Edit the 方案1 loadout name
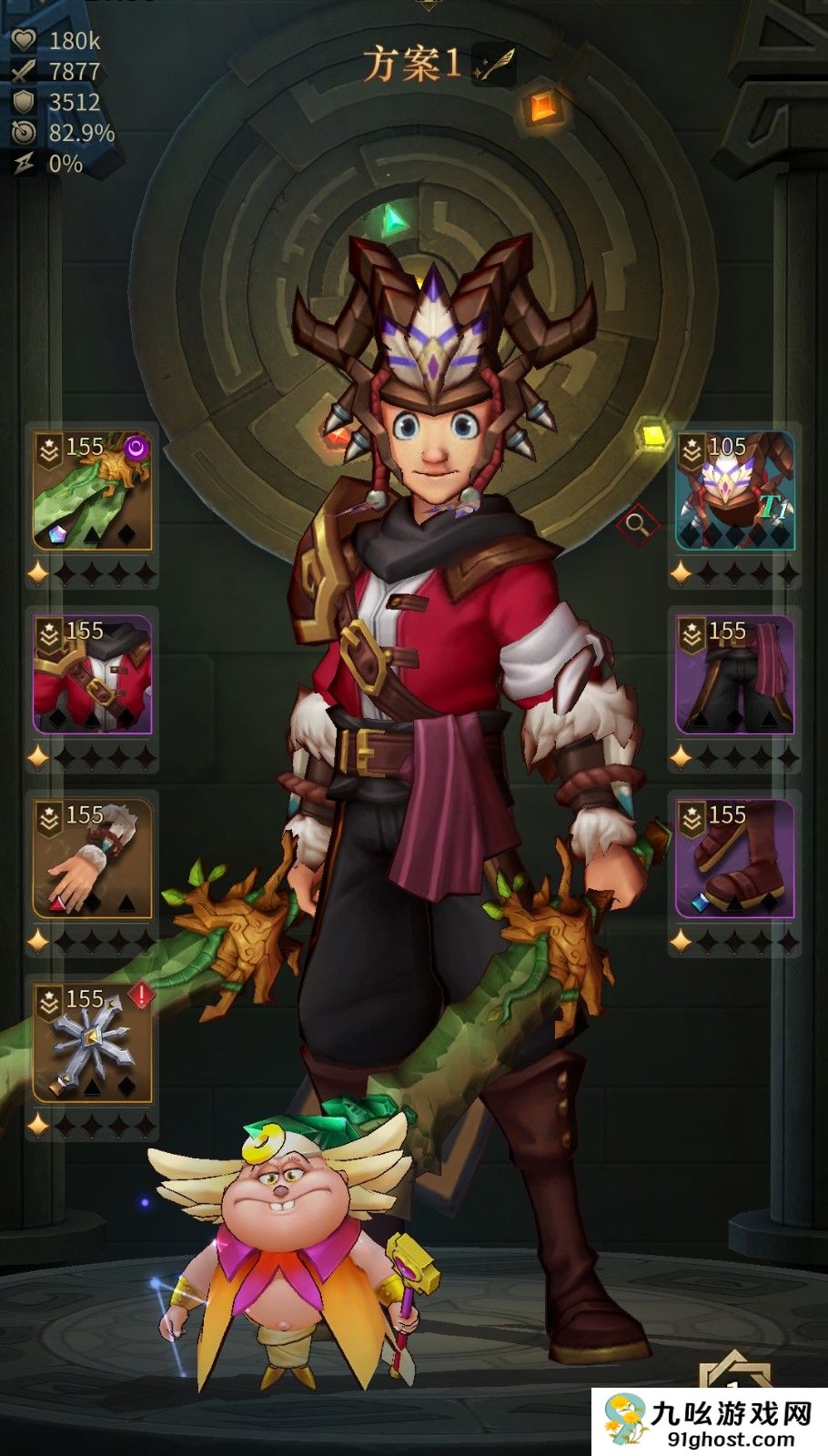Screen dimensions: 828x1456 point(495,65)
